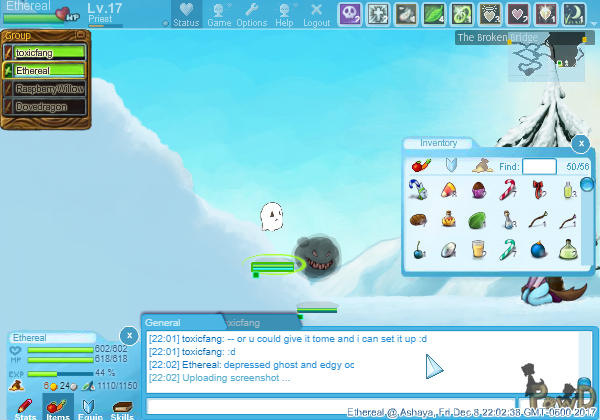The height and width of the screenshot is (420, 600).
Task: Open the Status menu
Action: point(185,13)
